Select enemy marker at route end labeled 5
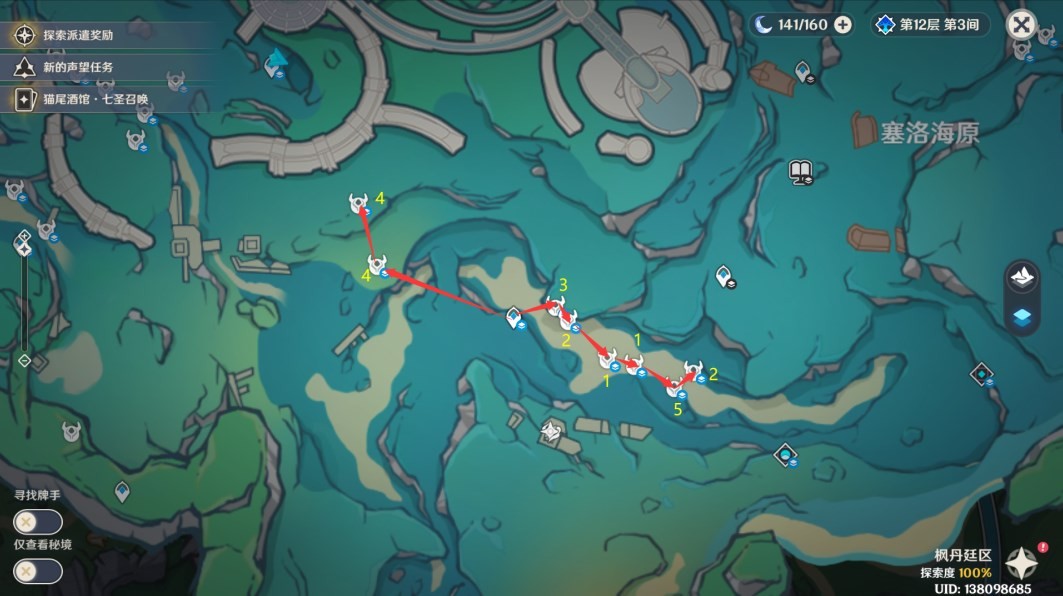Viewport: 1063px width, 596px height. coord(675,388)
